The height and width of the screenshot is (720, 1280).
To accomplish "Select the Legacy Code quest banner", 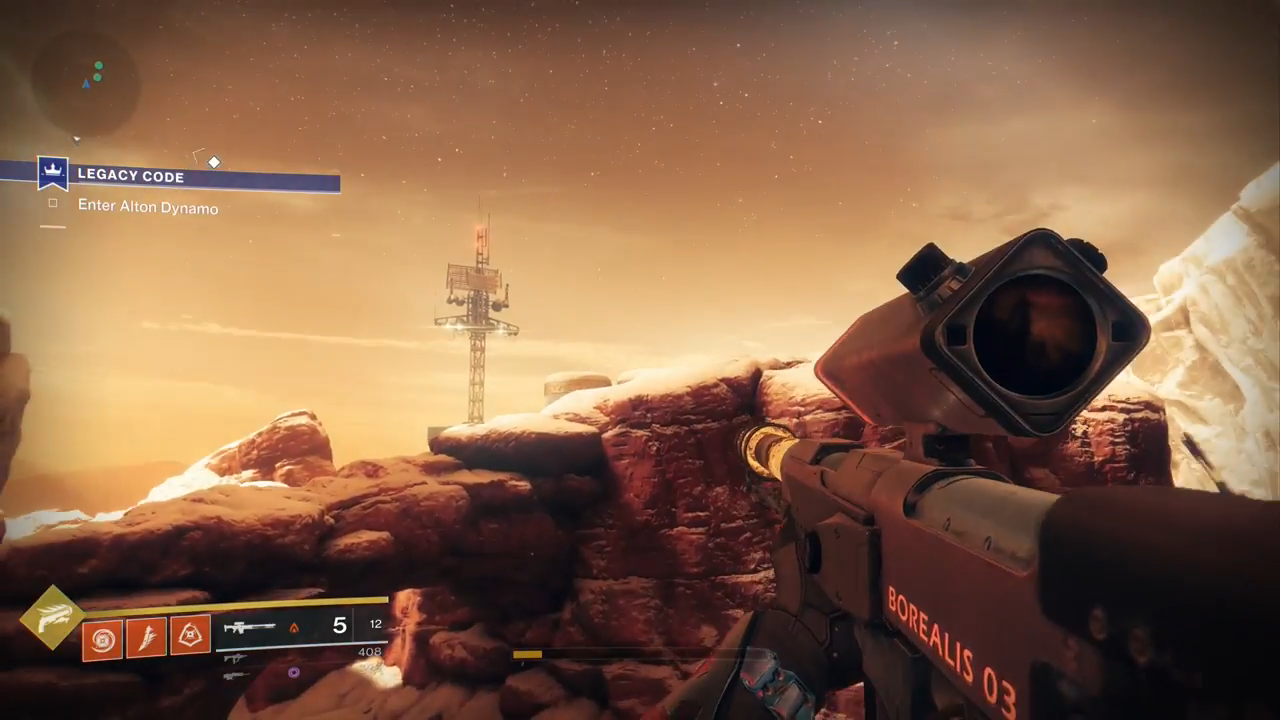I will point(190,176).
